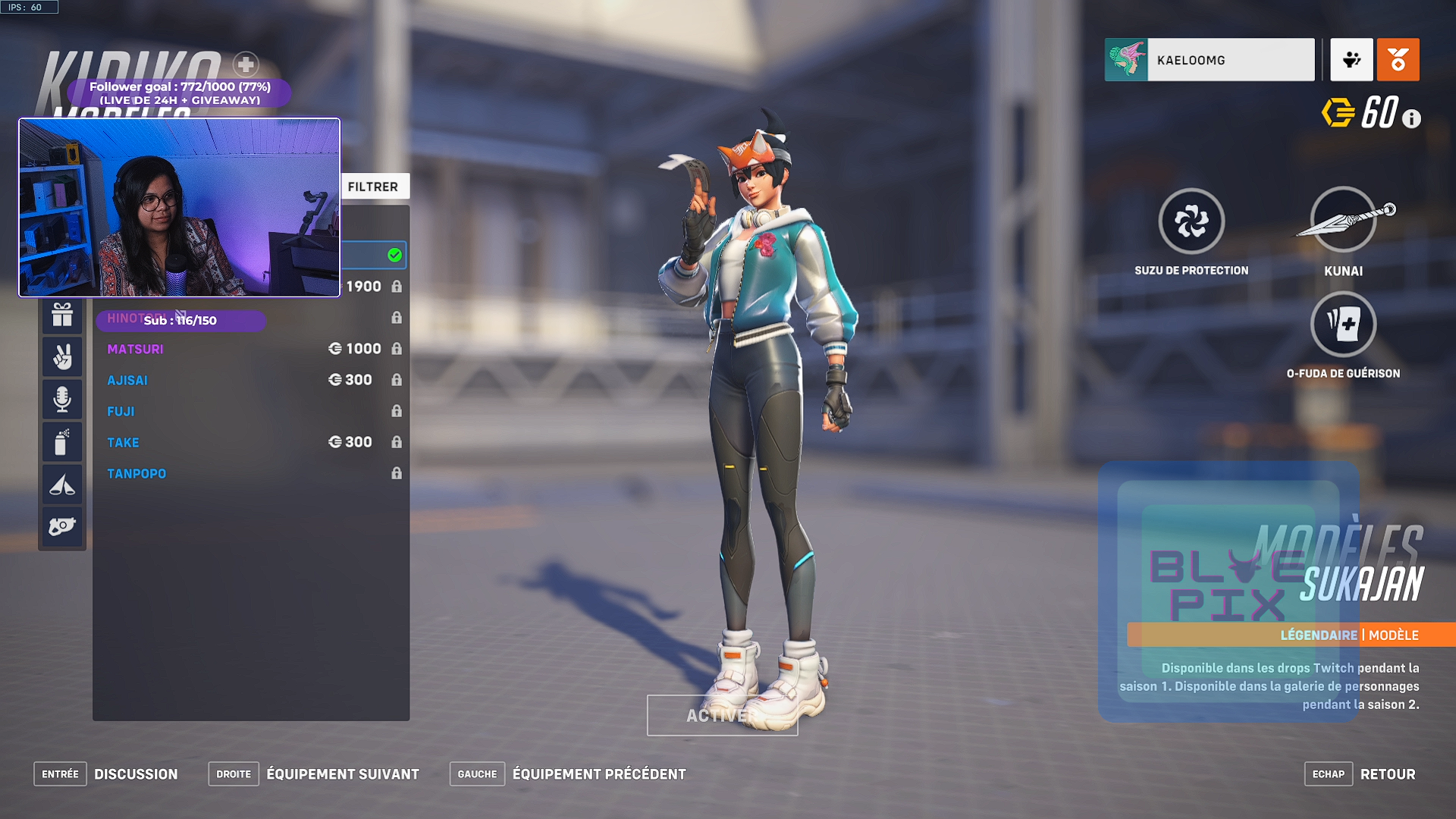
Task: Click the ACTIVER button
Action: [722, 715]
